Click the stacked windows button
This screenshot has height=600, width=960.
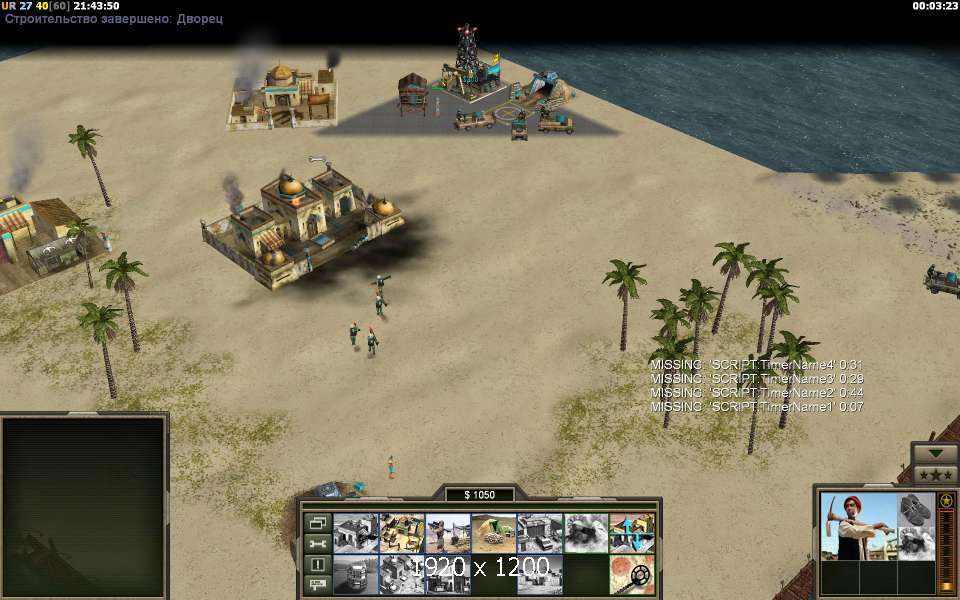click(317, 523)
